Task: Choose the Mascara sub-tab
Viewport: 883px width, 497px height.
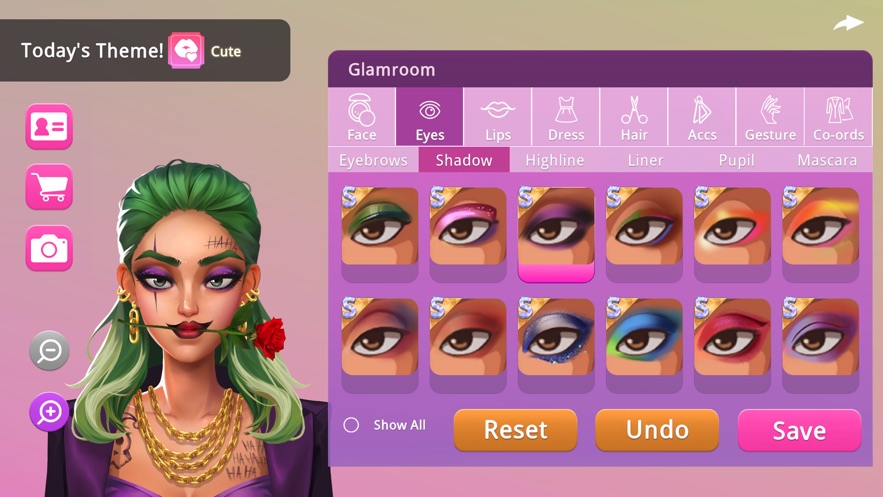Action: point(827,160)
